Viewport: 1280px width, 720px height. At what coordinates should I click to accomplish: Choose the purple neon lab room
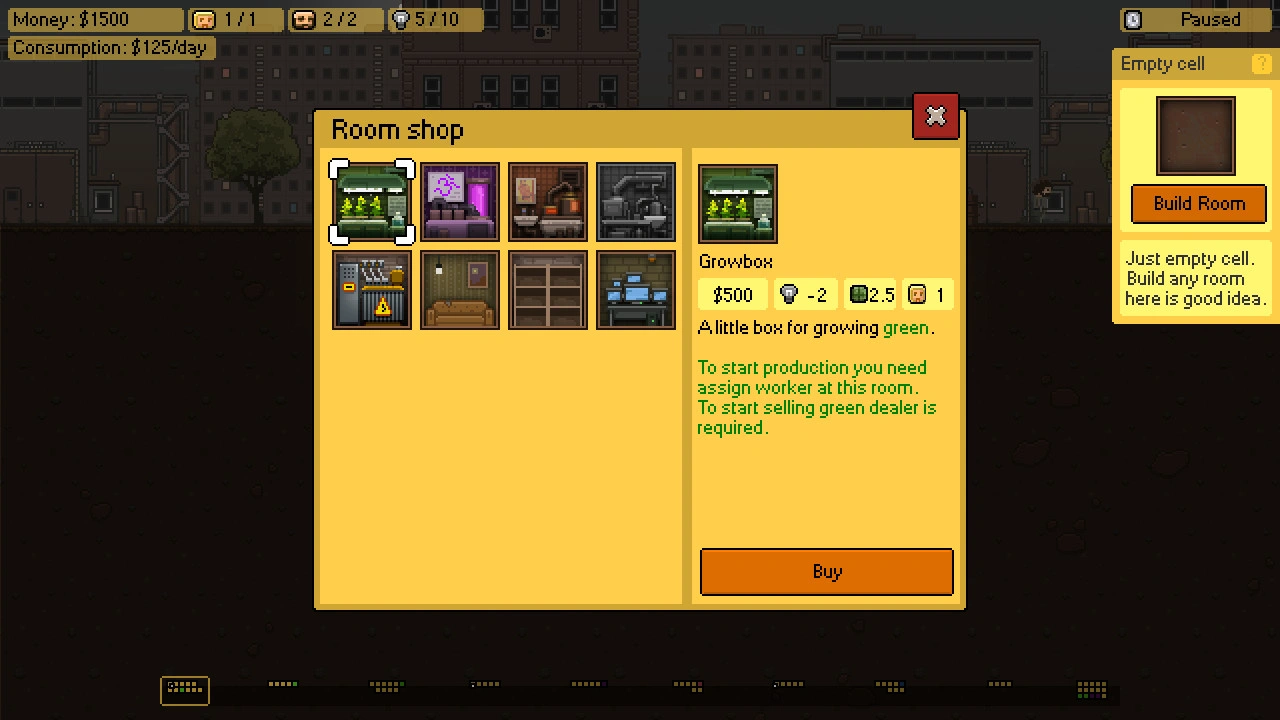point(460,203)
